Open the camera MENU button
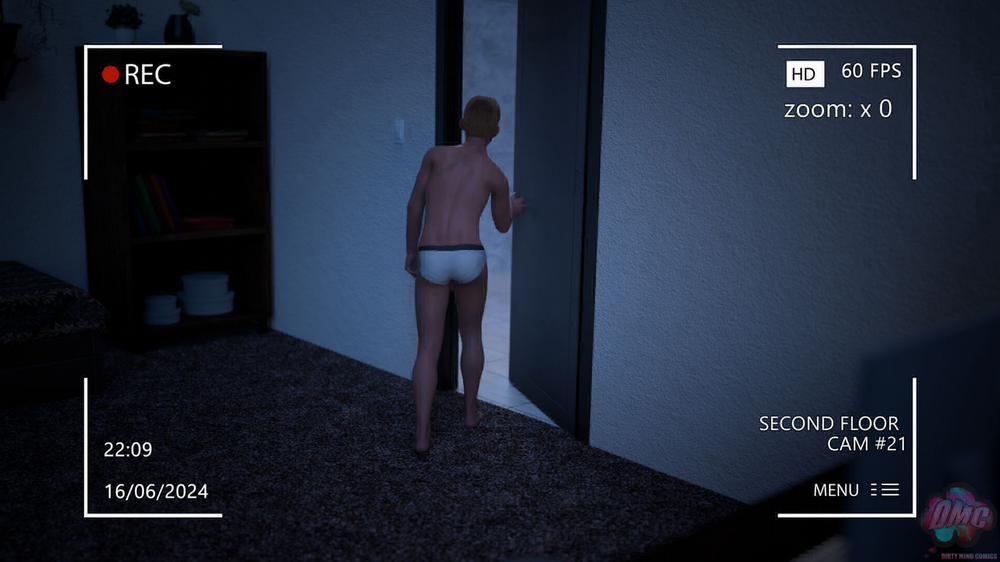The width and height of the screenshot is (1000, 562). tap(855, 490)
